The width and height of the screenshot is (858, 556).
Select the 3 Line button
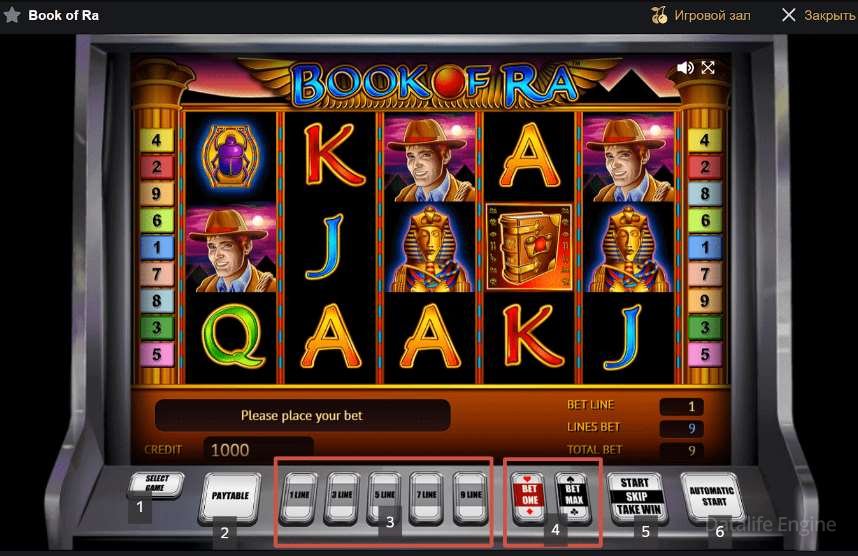342,496
